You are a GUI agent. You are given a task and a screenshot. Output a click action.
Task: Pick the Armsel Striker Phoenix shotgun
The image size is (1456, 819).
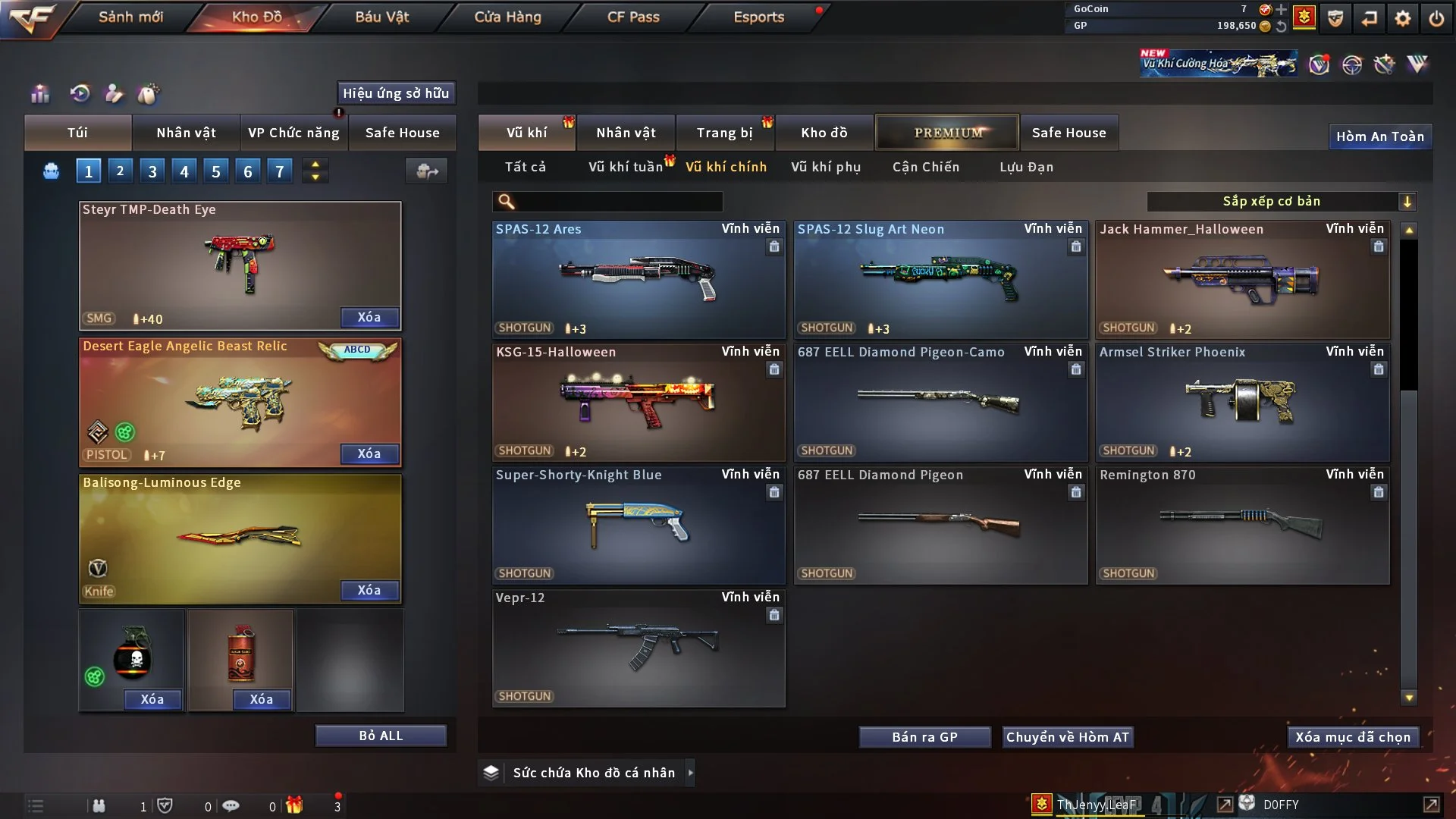pyautogui.click(x=1241, y=402)
